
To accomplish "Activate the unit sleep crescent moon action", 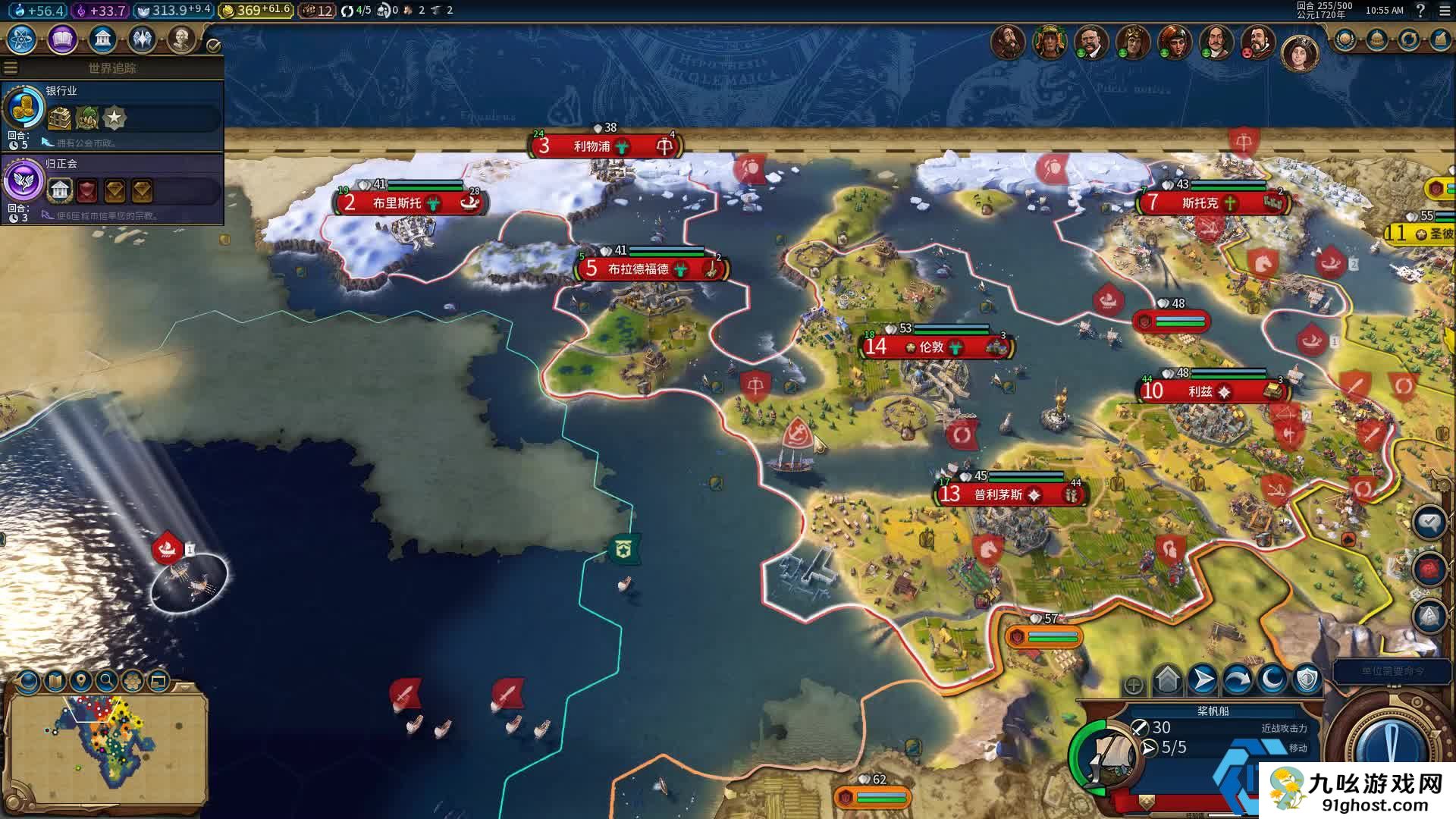I will coord(1272,679).
